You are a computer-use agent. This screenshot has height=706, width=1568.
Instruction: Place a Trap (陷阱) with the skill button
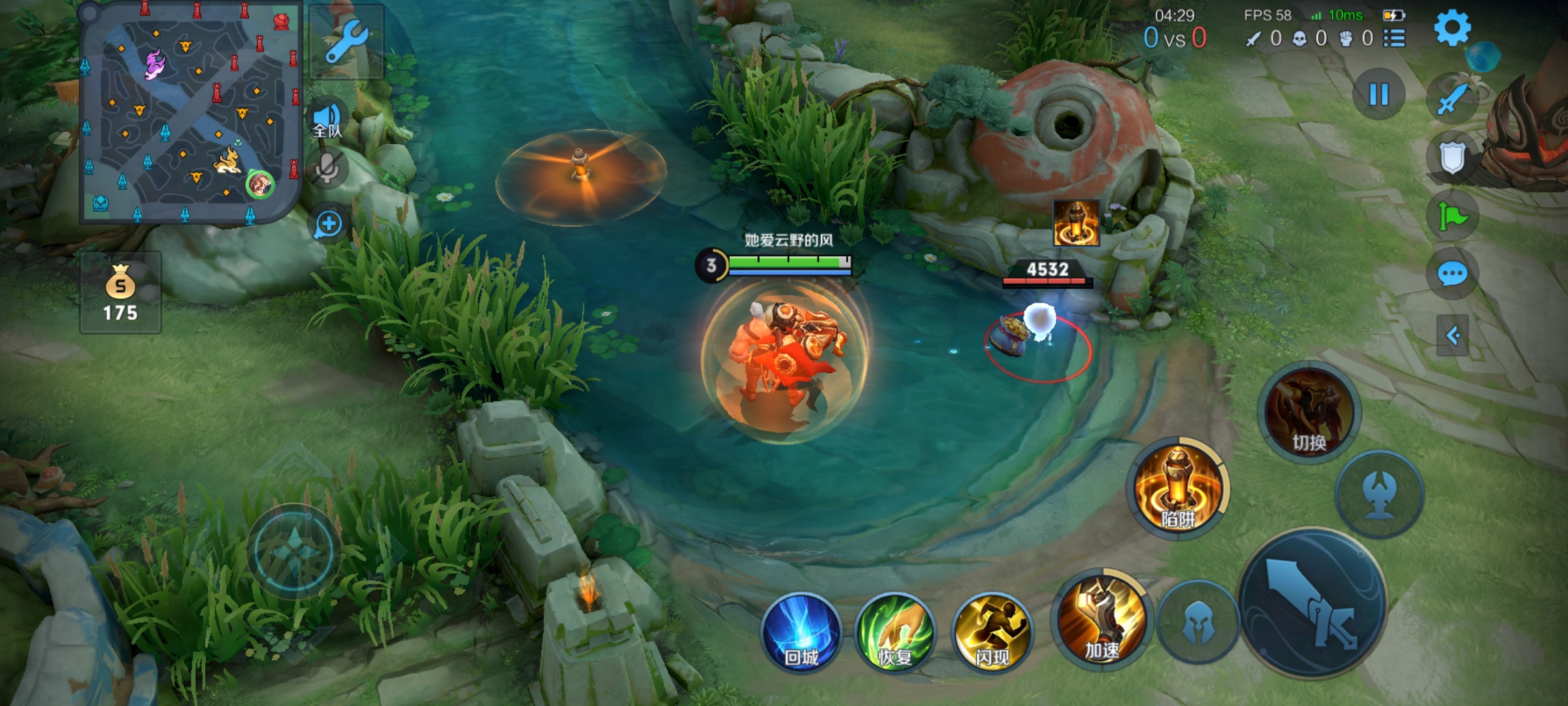click(1178, 487)
